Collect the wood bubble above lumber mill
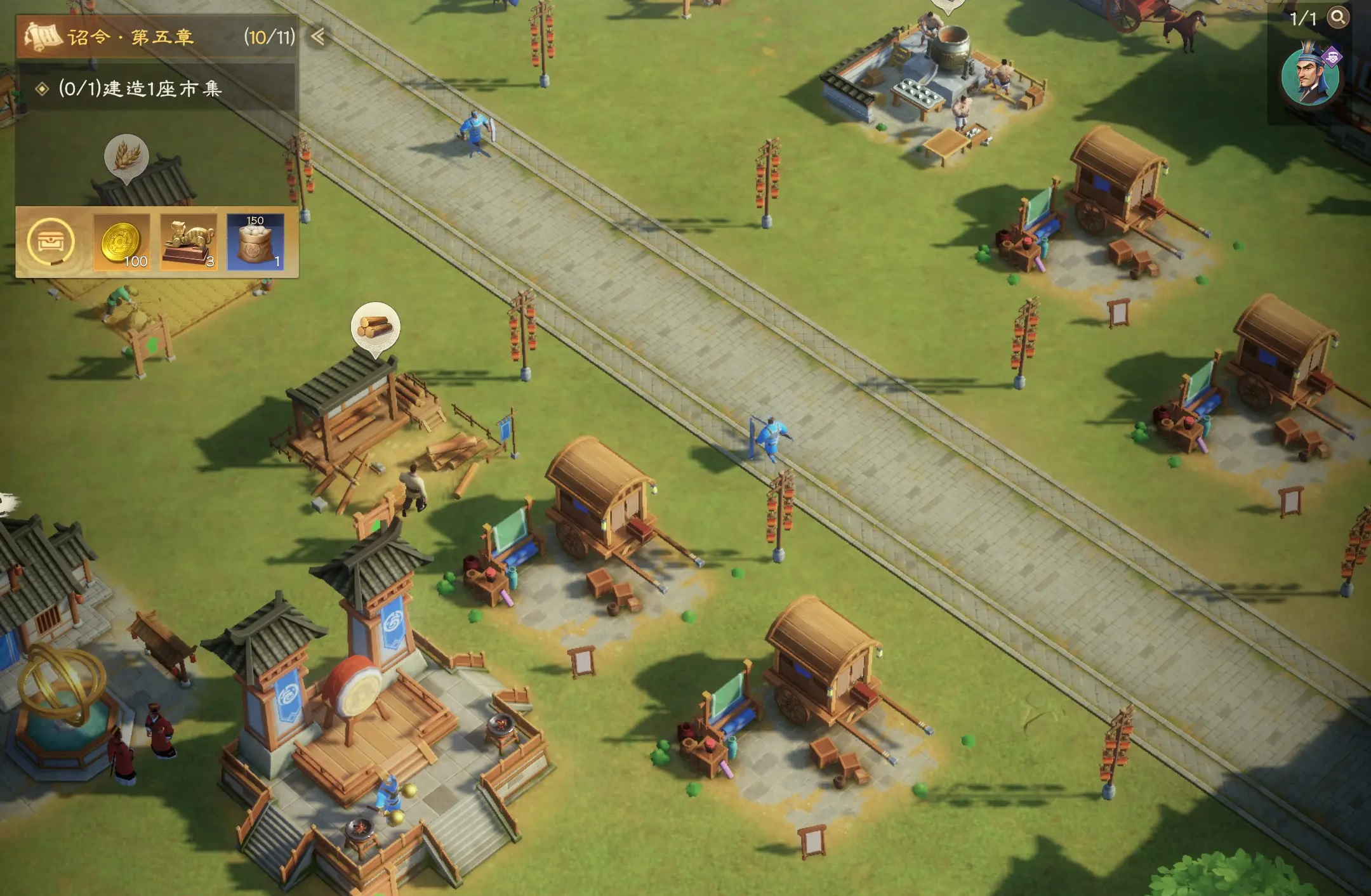The width and height of the screenshot is (1371, 896). pos(375,327)
